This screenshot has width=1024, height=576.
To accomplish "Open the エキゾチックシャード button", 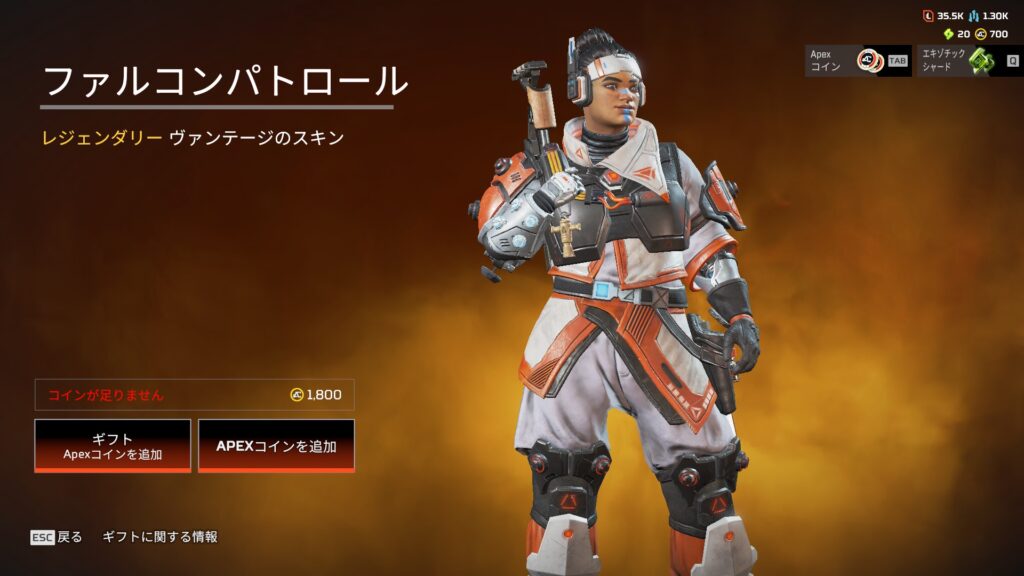I will [x=968, y=60].
